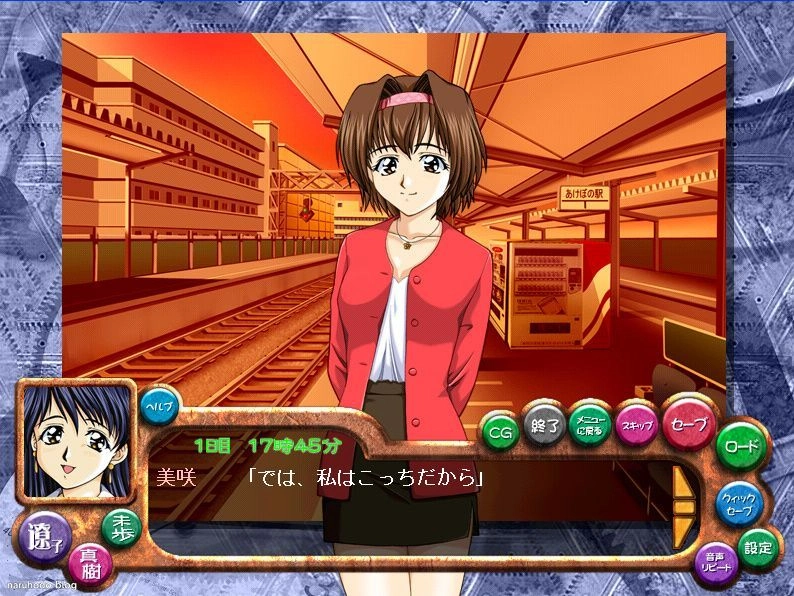This screenshot has height=596, width=794.
Task: Select the purple 遼子 character button
Action: 46,537
